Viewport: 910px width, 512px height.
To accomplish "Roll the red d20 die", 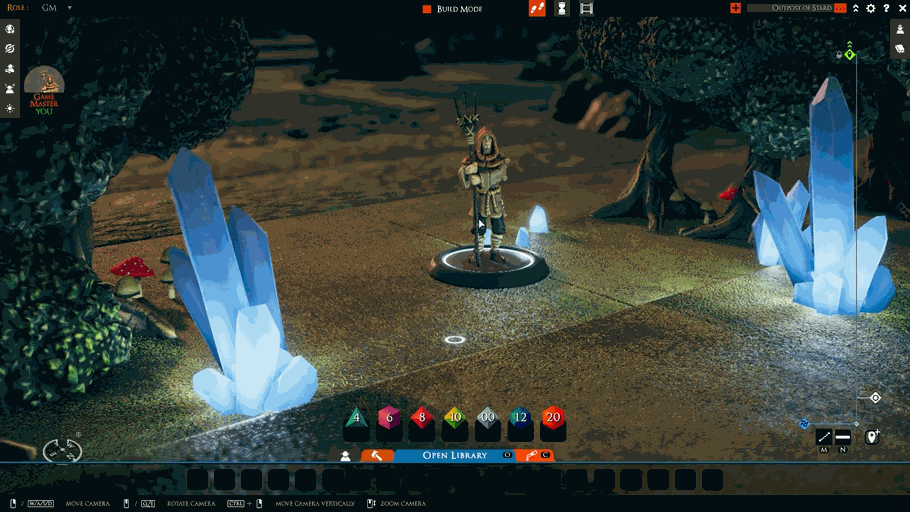I will tap(553, 420).
